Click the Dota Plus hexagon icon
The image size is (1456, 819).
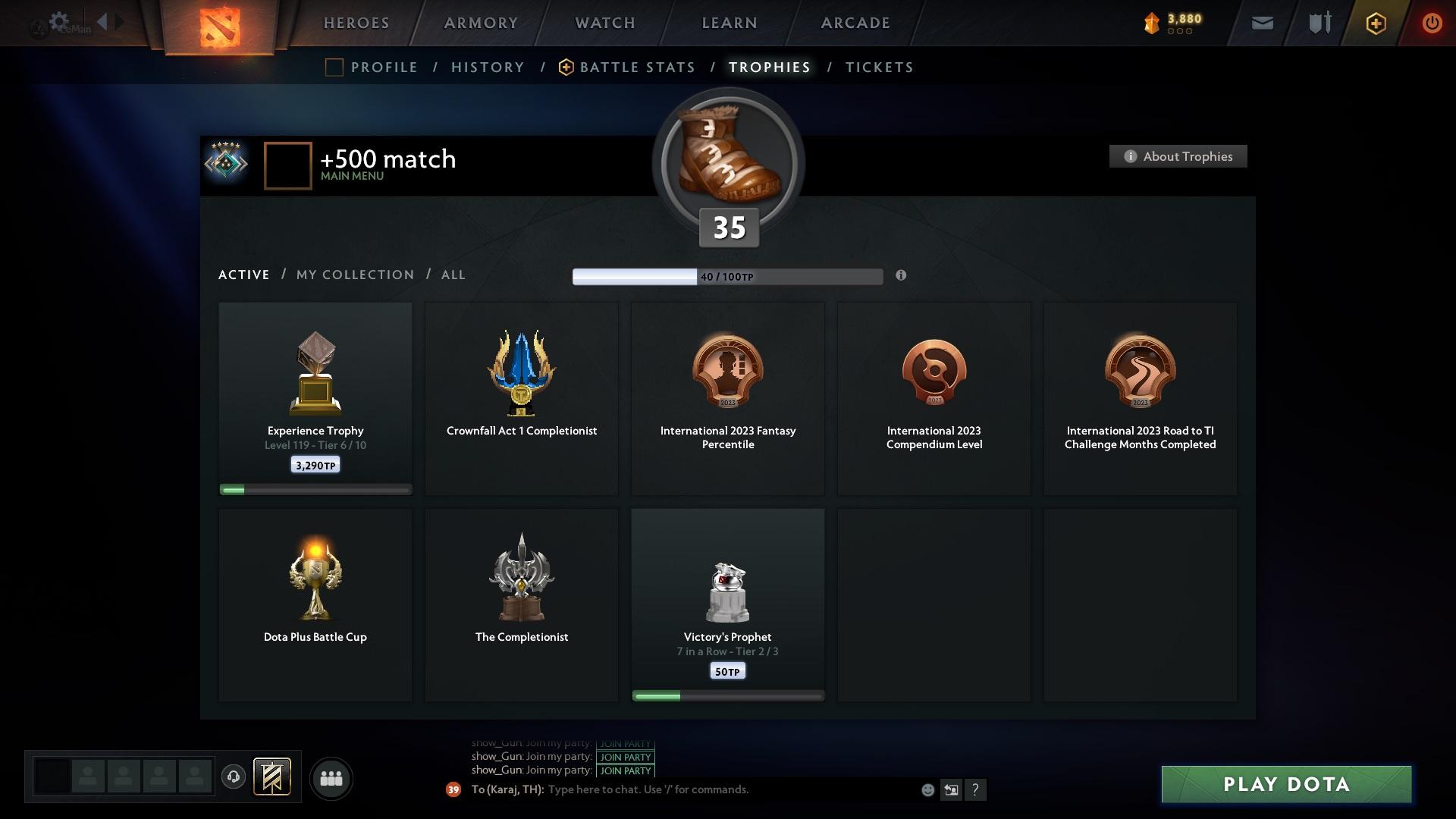(1375, 23)
